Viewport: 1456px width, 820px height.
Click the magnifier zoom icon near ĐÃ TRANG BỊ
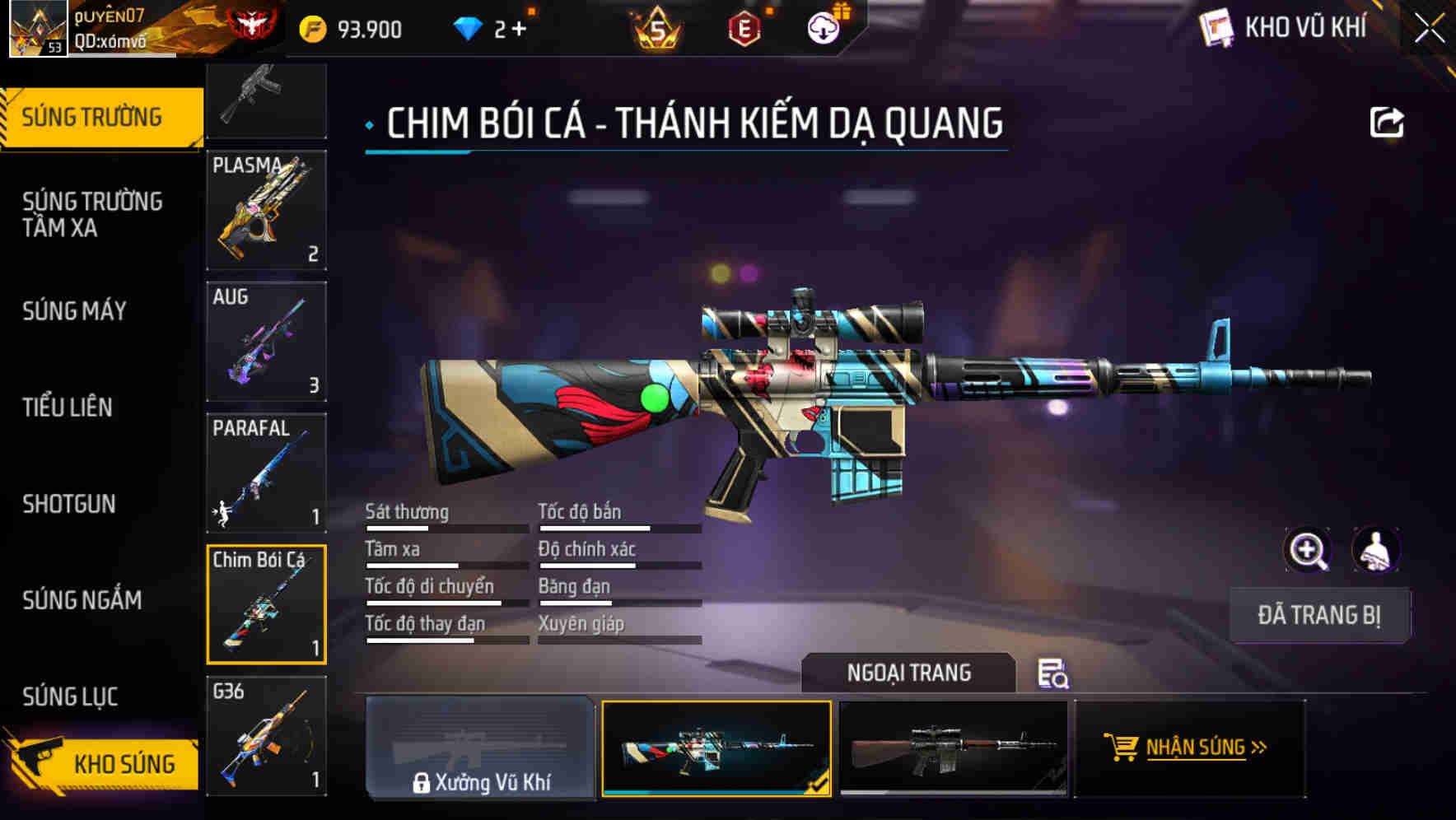(x=1306, y=550)
